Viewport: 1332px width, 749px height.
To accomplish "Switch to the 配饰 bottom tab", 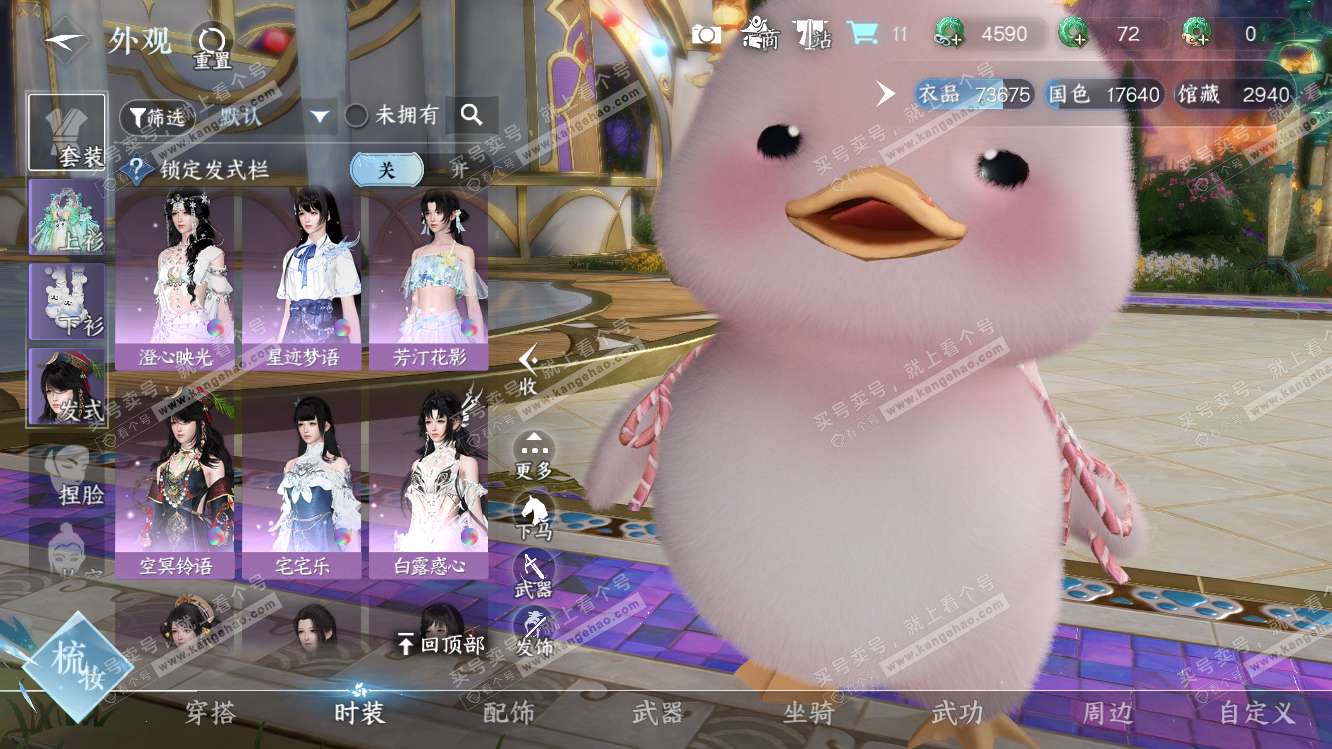I will (x=508, y=713).
